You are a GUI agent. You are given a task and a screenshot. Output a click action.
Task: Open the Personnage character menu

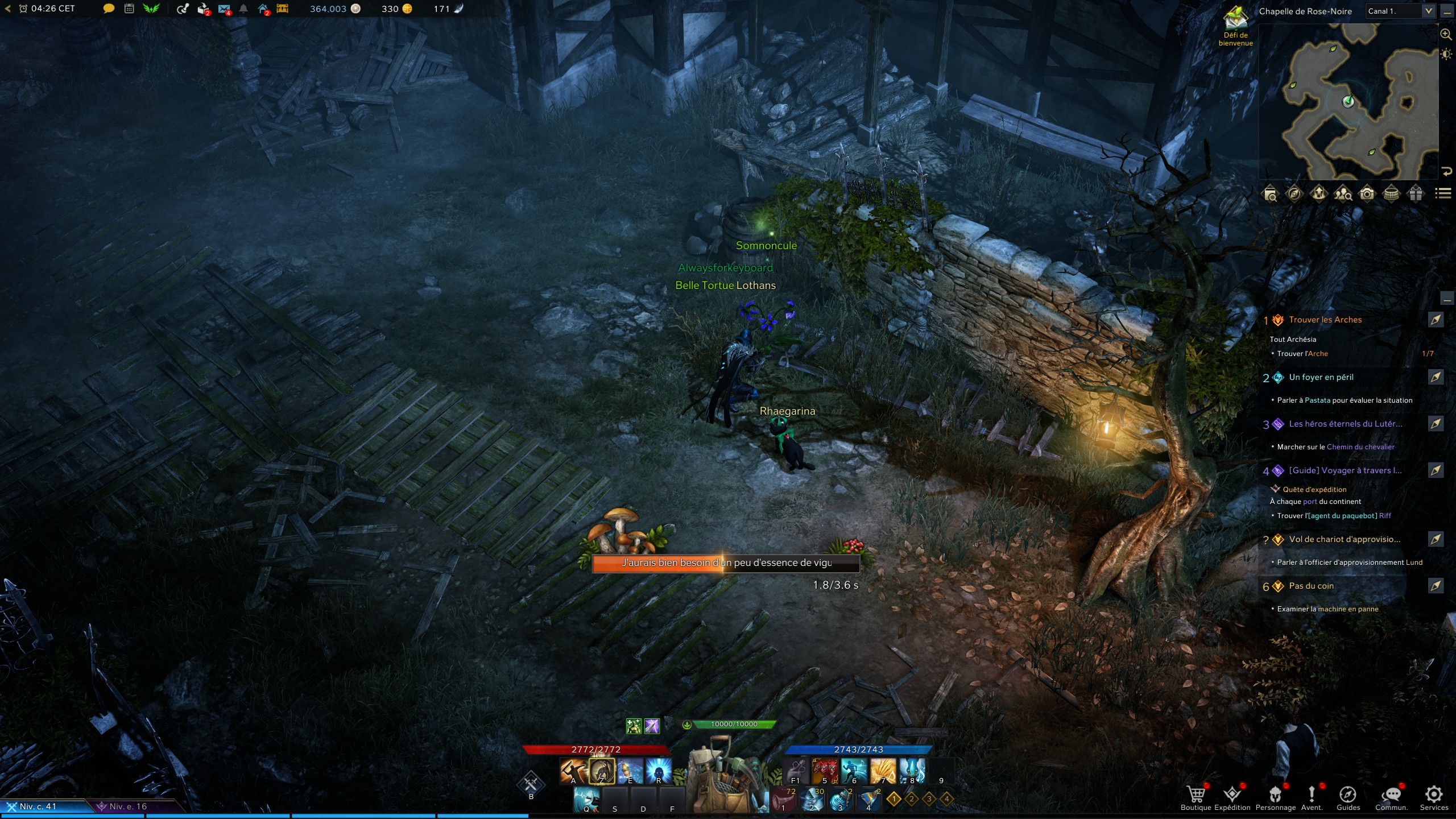pos(1275,795)
